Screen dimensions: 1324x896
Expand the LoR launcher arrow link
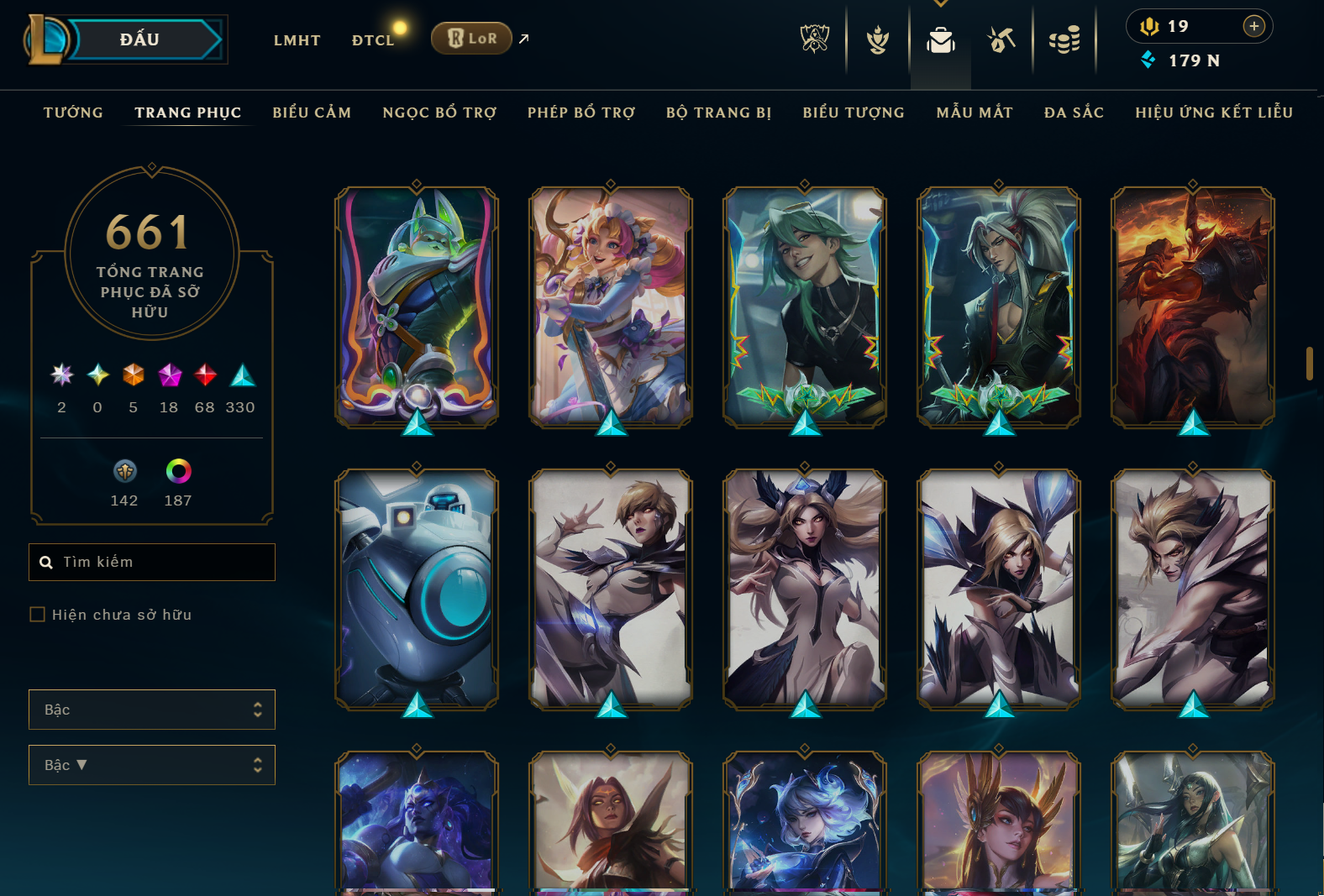(x=523, y=38)
